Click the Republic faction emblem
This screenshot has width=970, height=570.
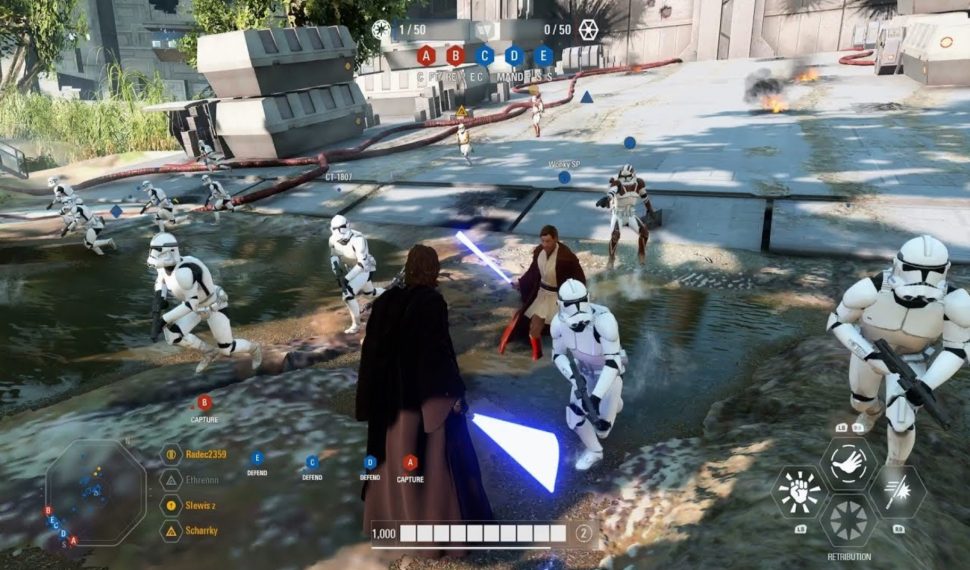(381, 30)
